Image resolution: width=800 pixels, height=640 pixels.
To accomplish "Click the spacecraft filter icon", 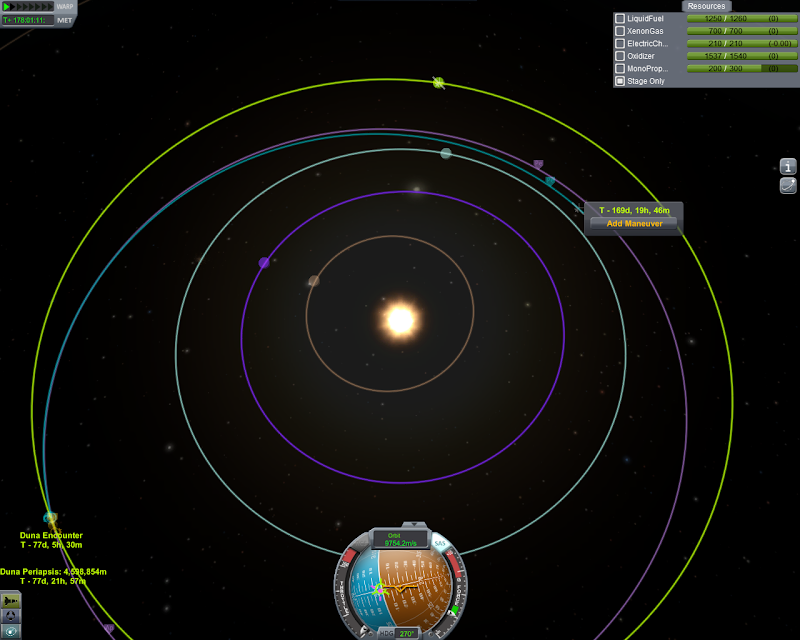I will pyautogui.click(x=11, y=600).
